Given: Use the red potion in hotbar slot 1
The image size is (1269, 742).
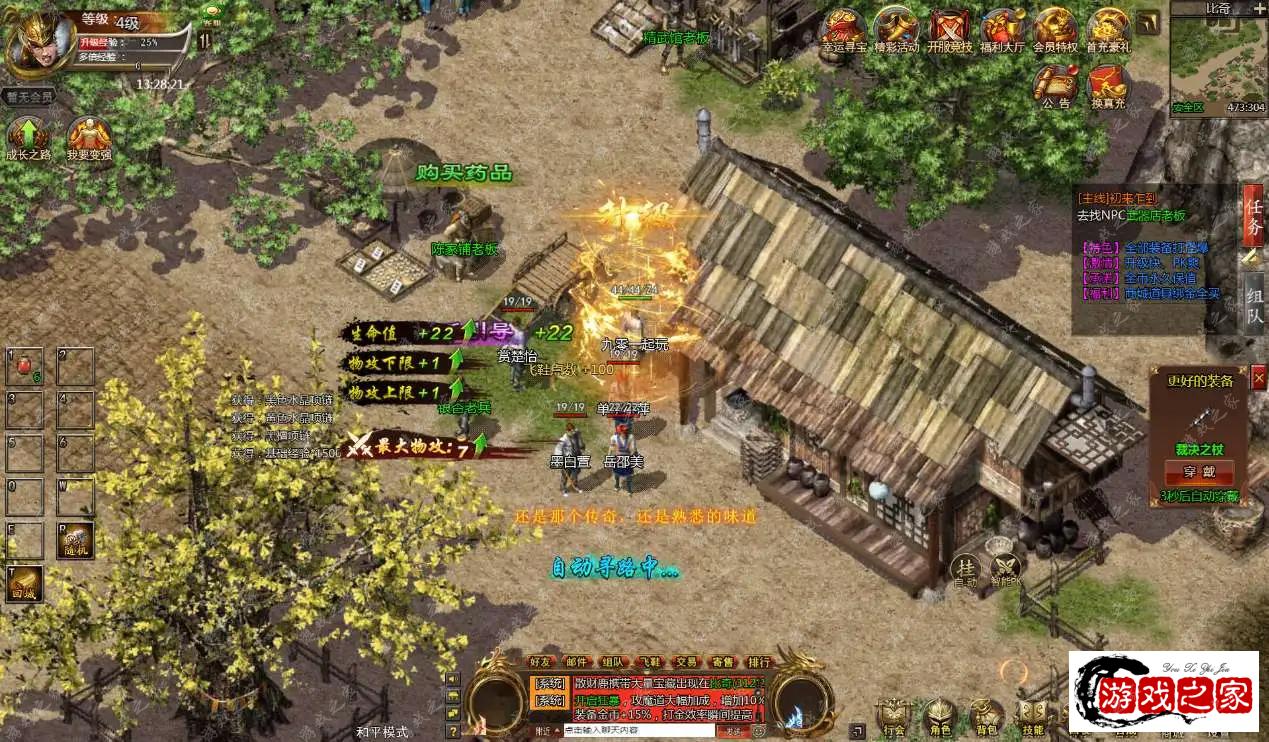Looking at the screenshot, I should tap(24, 366).
